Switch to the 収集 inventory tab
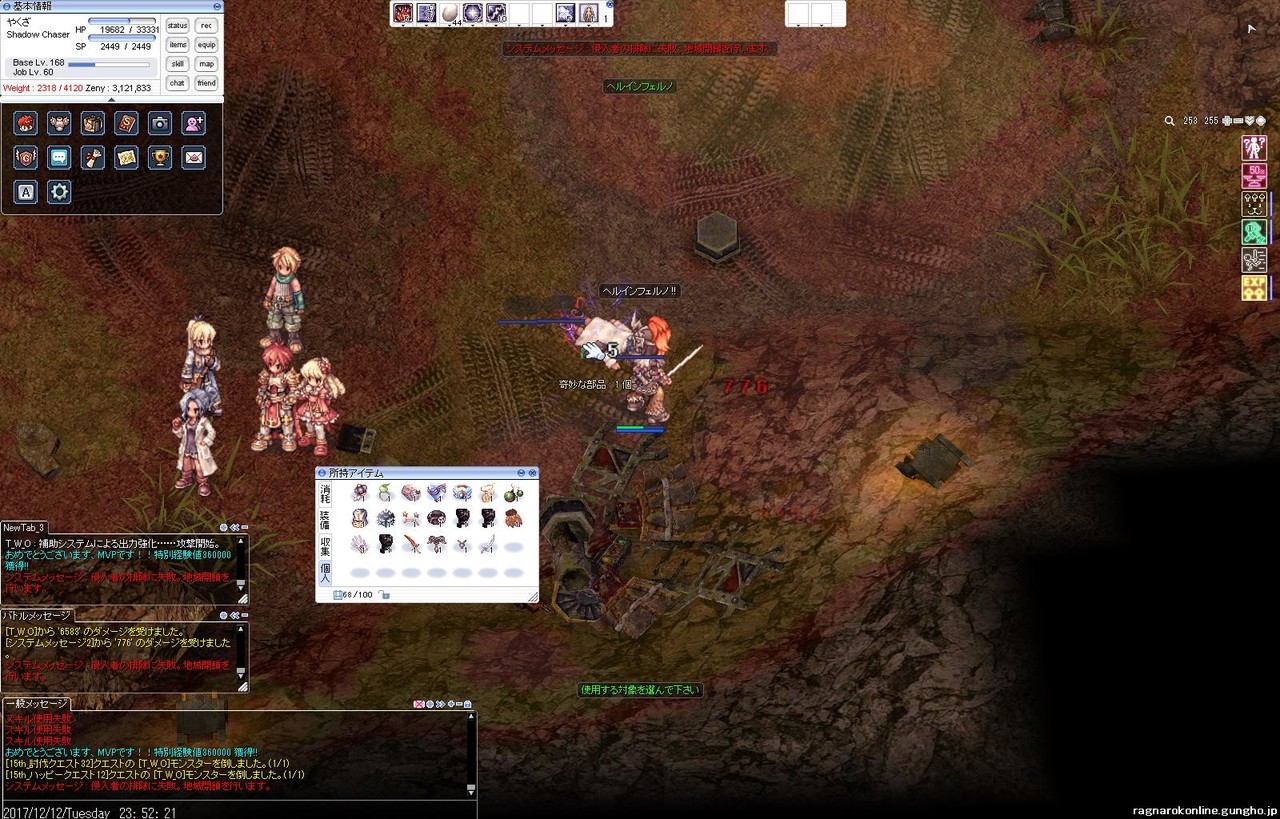This screenshot has width=1280, height=819. 325,545
